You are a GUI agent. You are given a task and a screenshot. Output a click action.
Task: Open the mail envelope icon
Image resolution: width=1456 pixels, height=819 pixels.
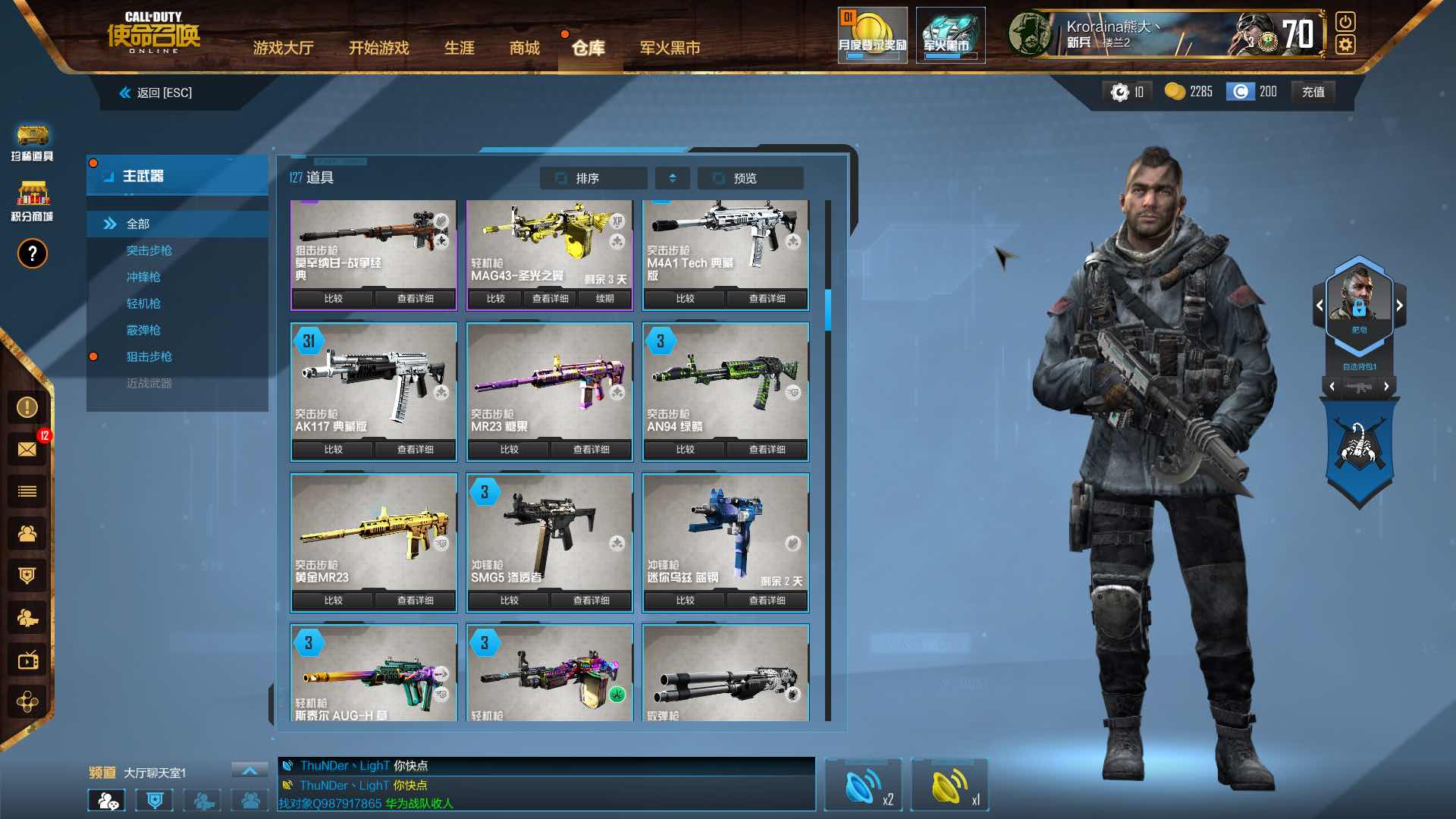[x=27, y=449]
